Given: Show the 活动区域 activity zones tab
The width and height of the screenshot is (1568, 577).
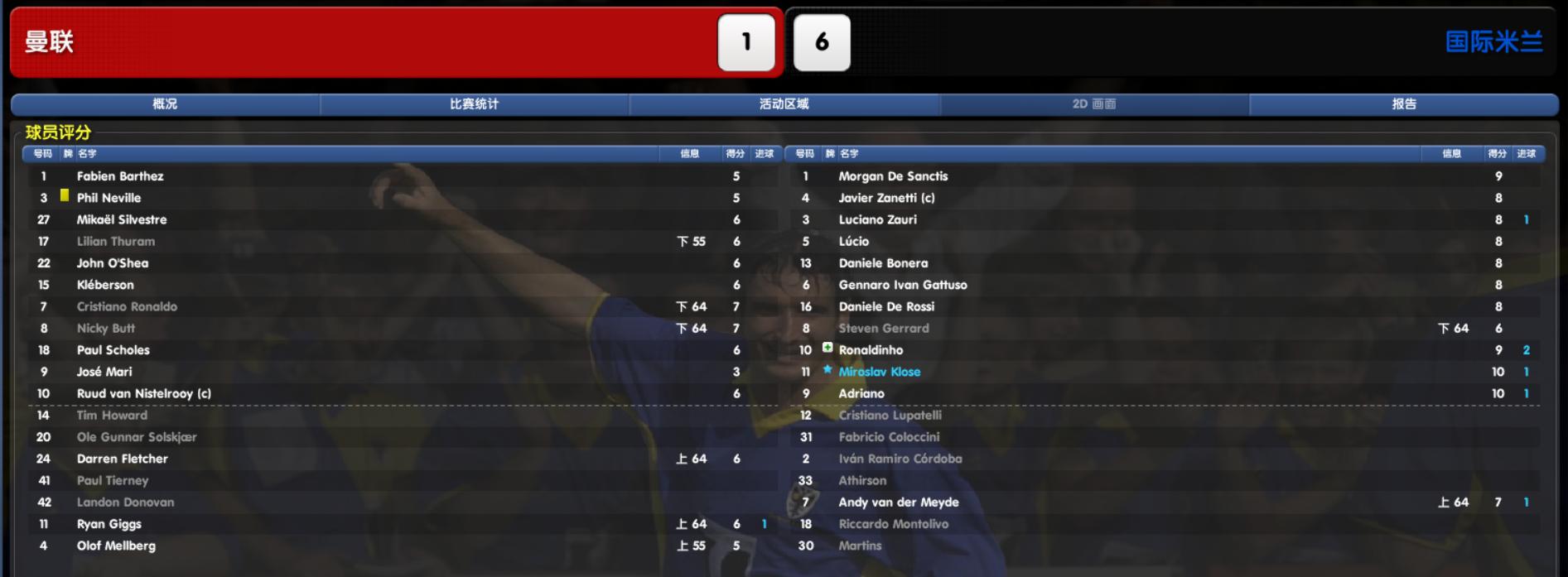Looking at the screenshot, I should (784, 104).
